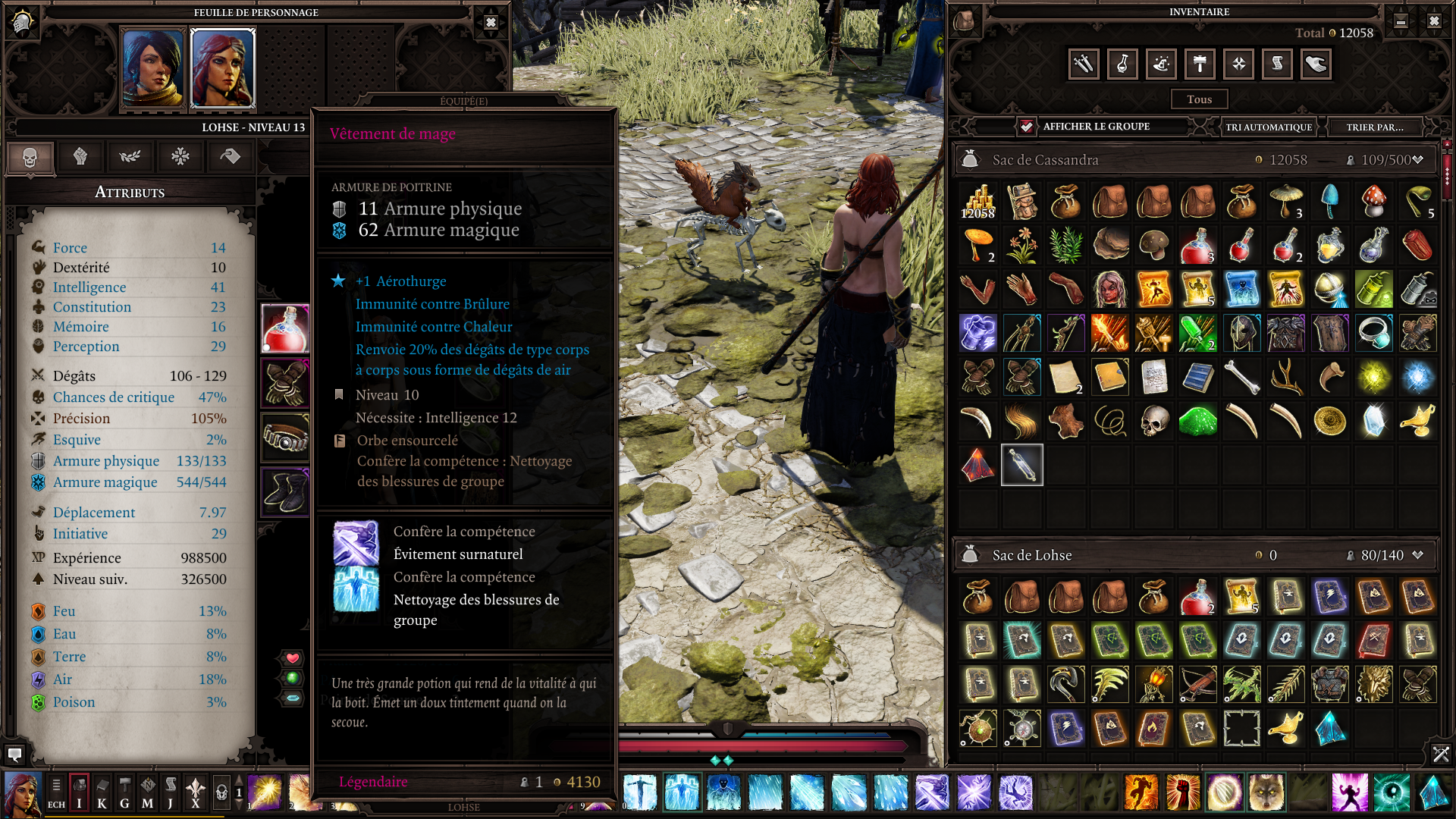The width and height of the screenshot is (1456, 819).
Task: Click the equipped red potion slot
Action: tap(285, 329)
